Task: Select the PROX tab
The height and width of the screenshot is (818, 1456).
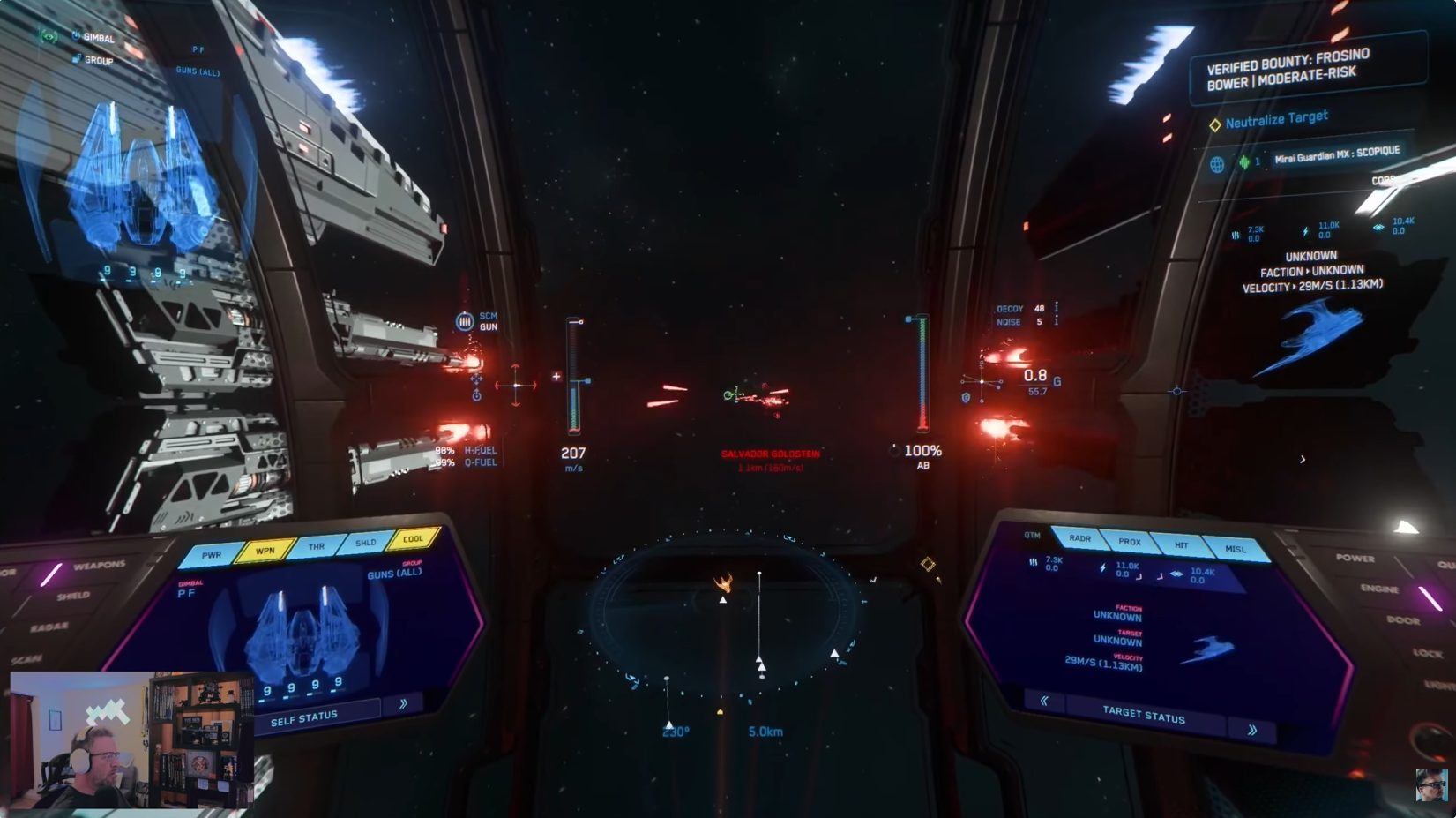Action: point(1130,542)
